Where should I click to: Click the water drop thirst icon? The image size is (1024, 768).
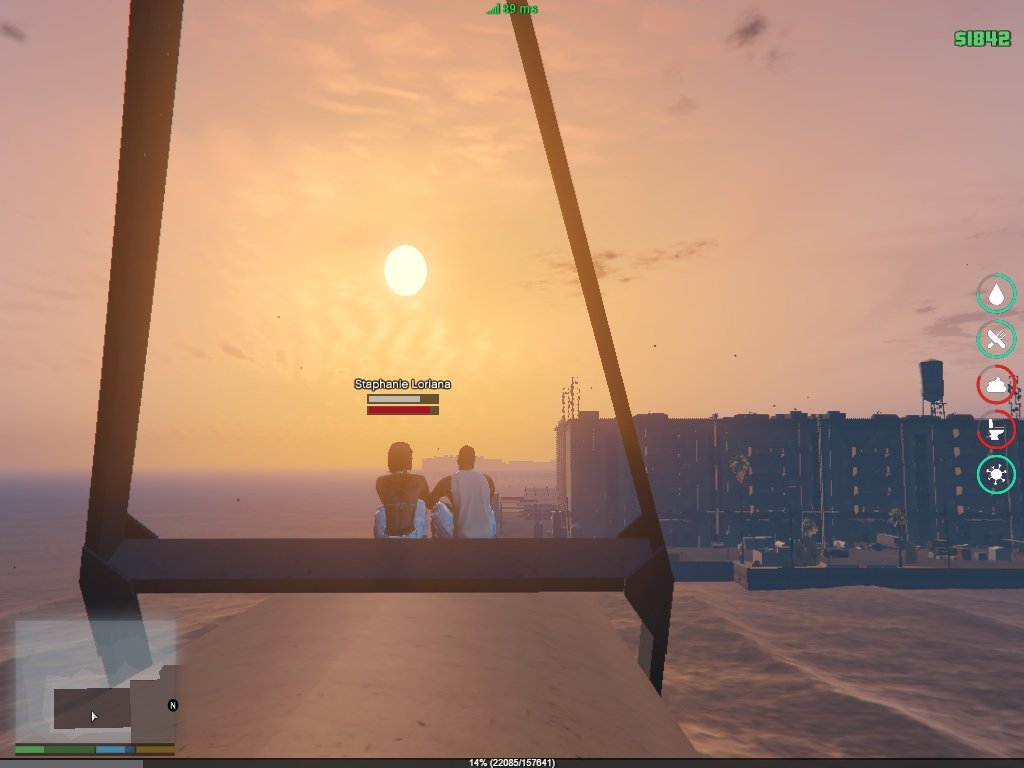996,293
